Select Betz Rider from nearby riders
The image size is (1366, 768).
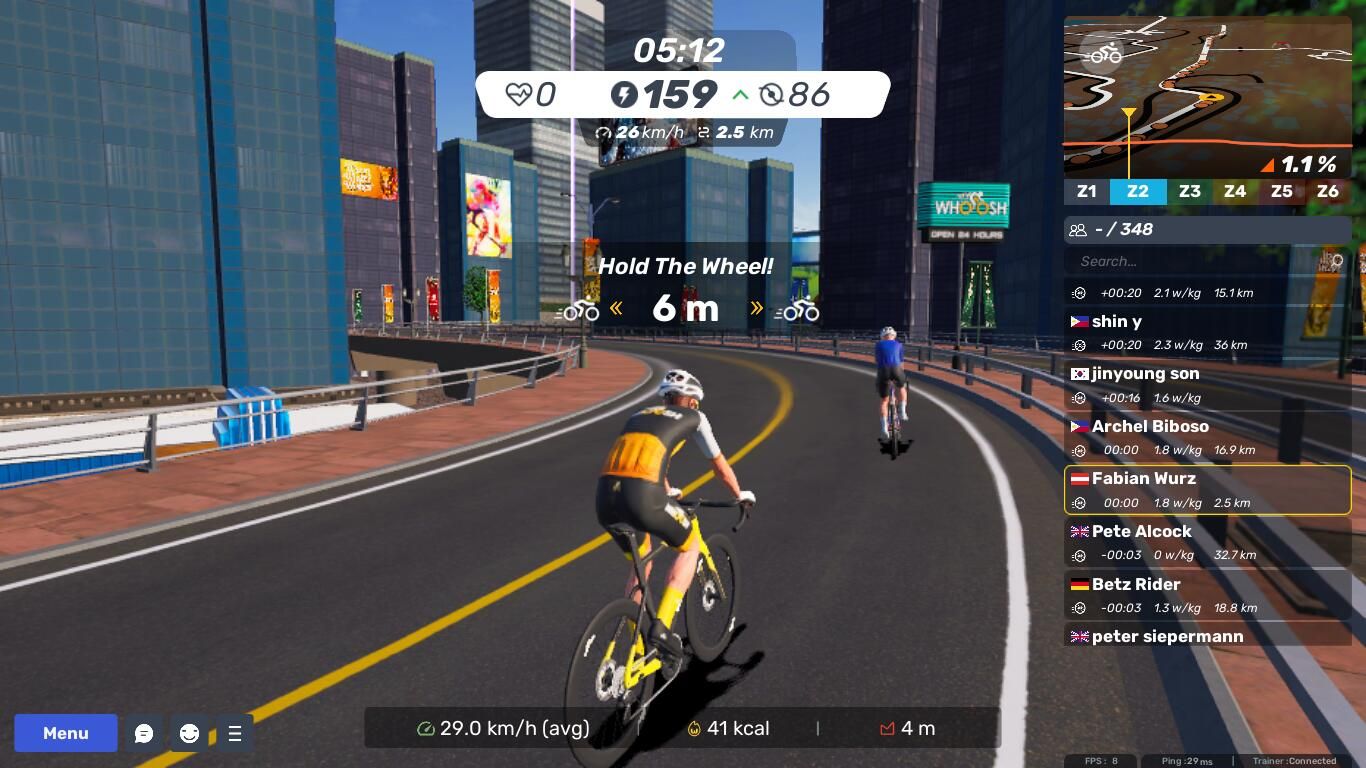(1207, 595)
